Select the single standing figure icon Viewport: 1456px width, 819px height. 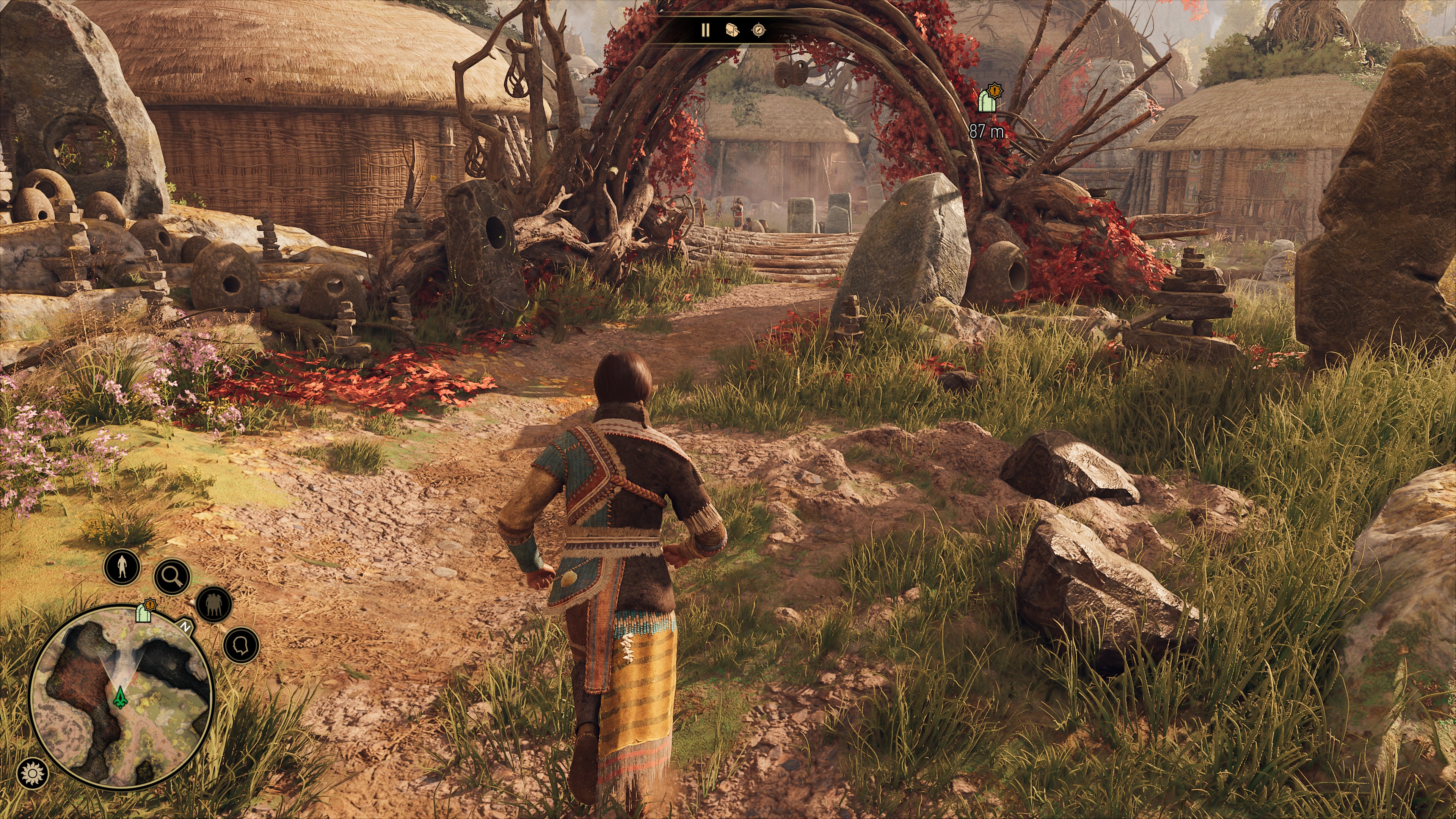[x=122, y=566]
